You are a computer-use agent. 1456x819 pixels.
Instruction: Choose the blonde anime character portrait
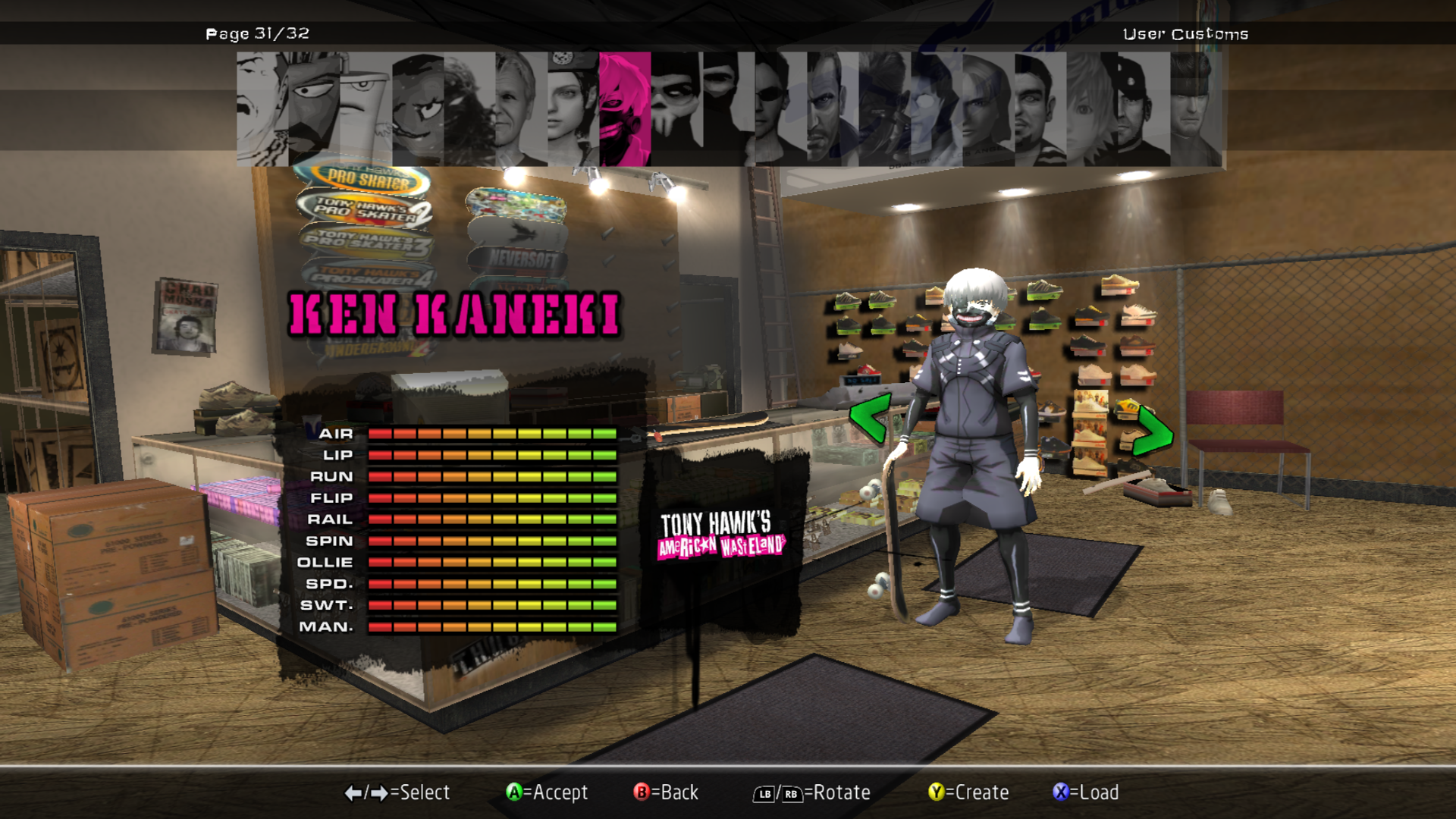[x=1091, y=109]
